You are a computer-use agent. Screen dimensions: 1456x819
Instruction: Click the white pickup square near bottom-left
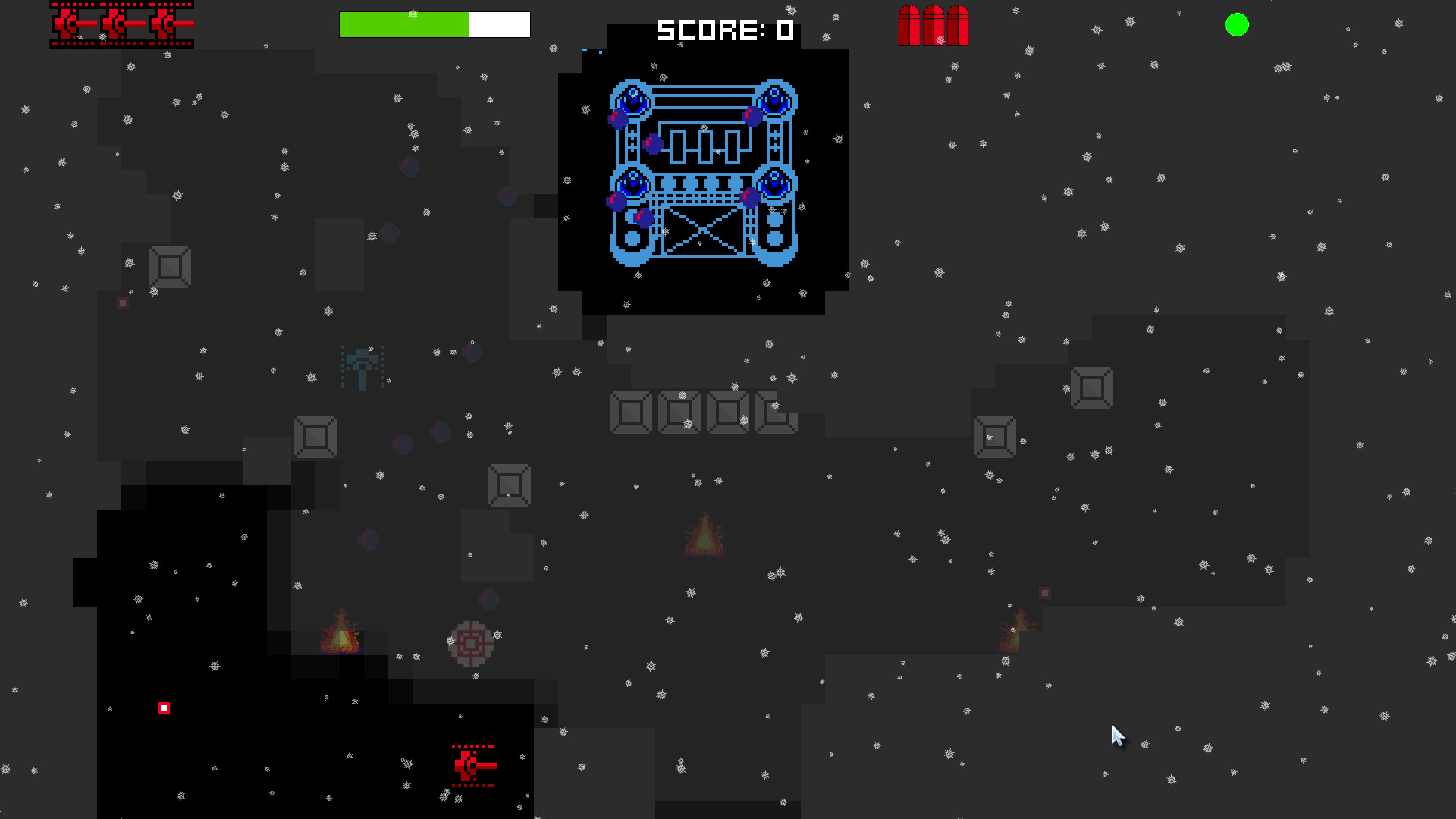[165, 708]
